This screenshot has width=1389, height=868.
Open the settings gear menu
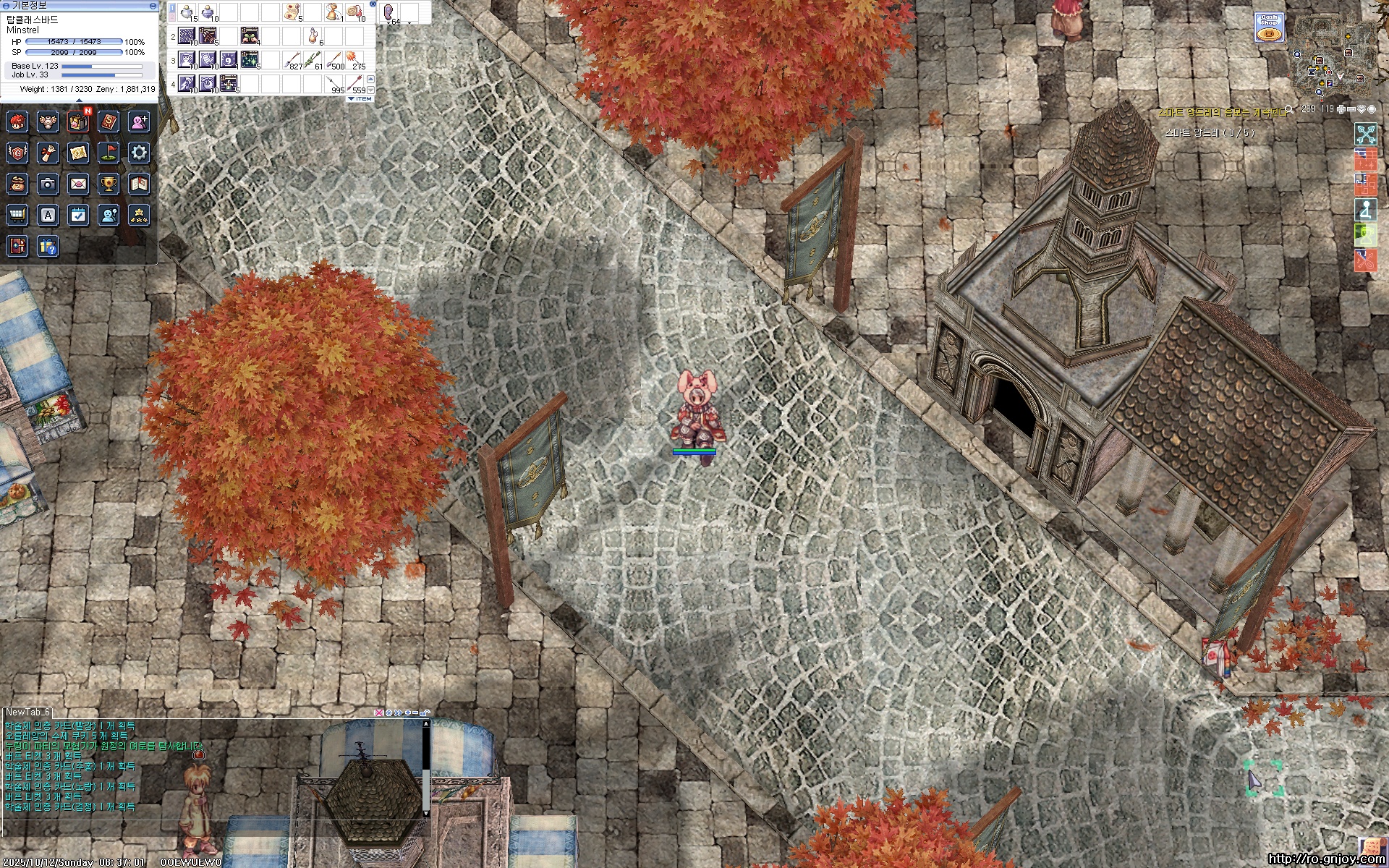139,153
